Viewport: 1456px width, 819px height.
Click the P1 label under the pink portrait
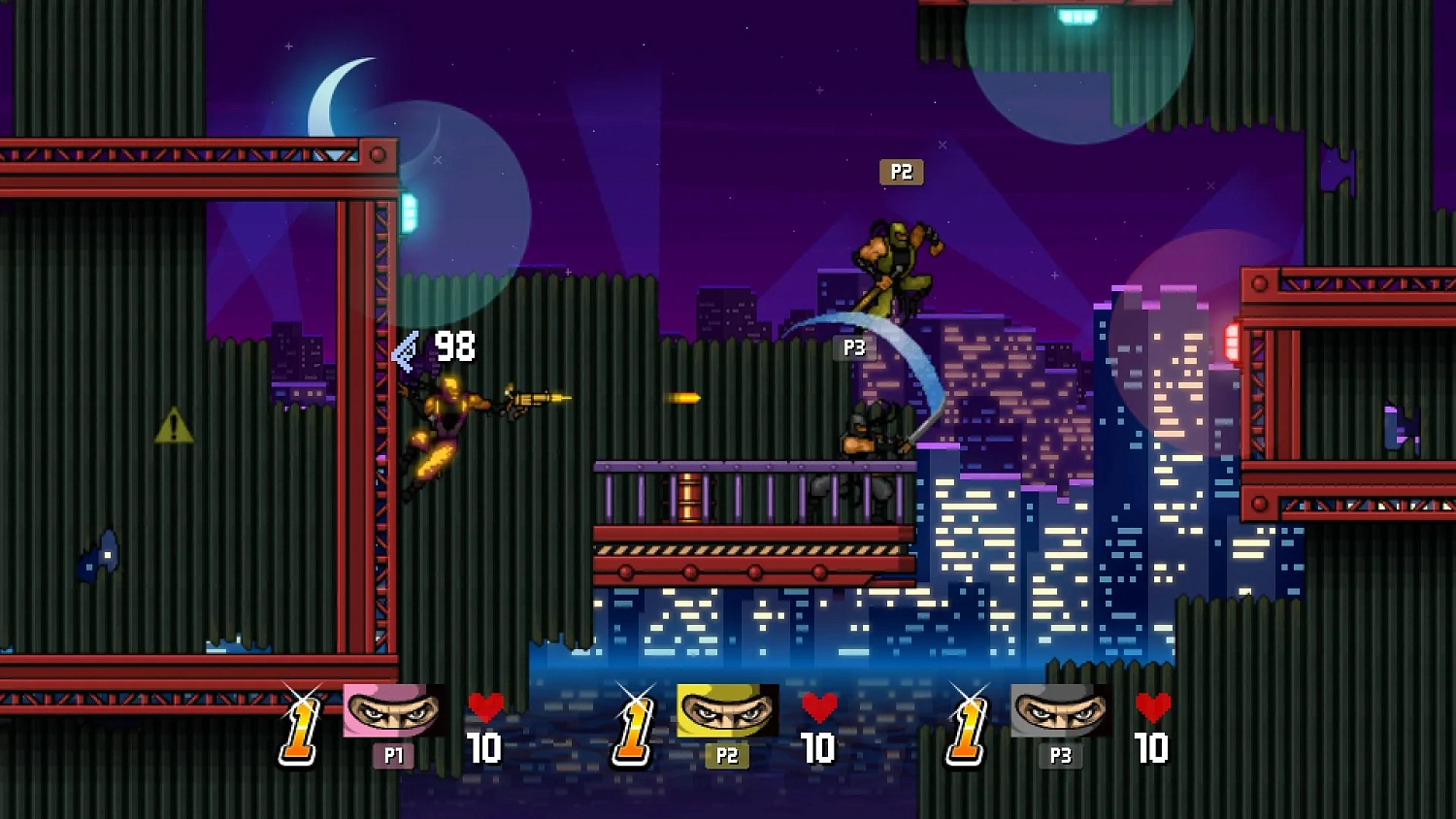(392, 756)
